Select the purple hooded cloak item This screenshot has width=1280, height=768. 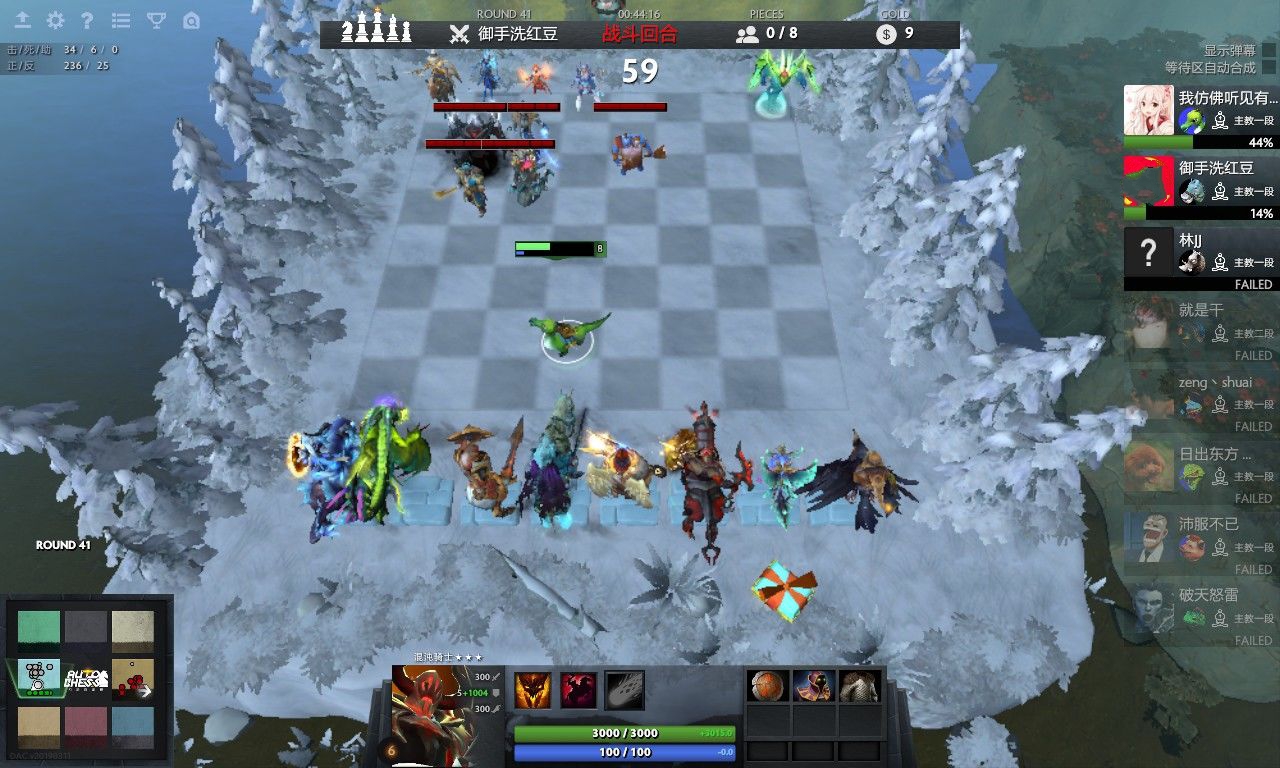(814, 686)
